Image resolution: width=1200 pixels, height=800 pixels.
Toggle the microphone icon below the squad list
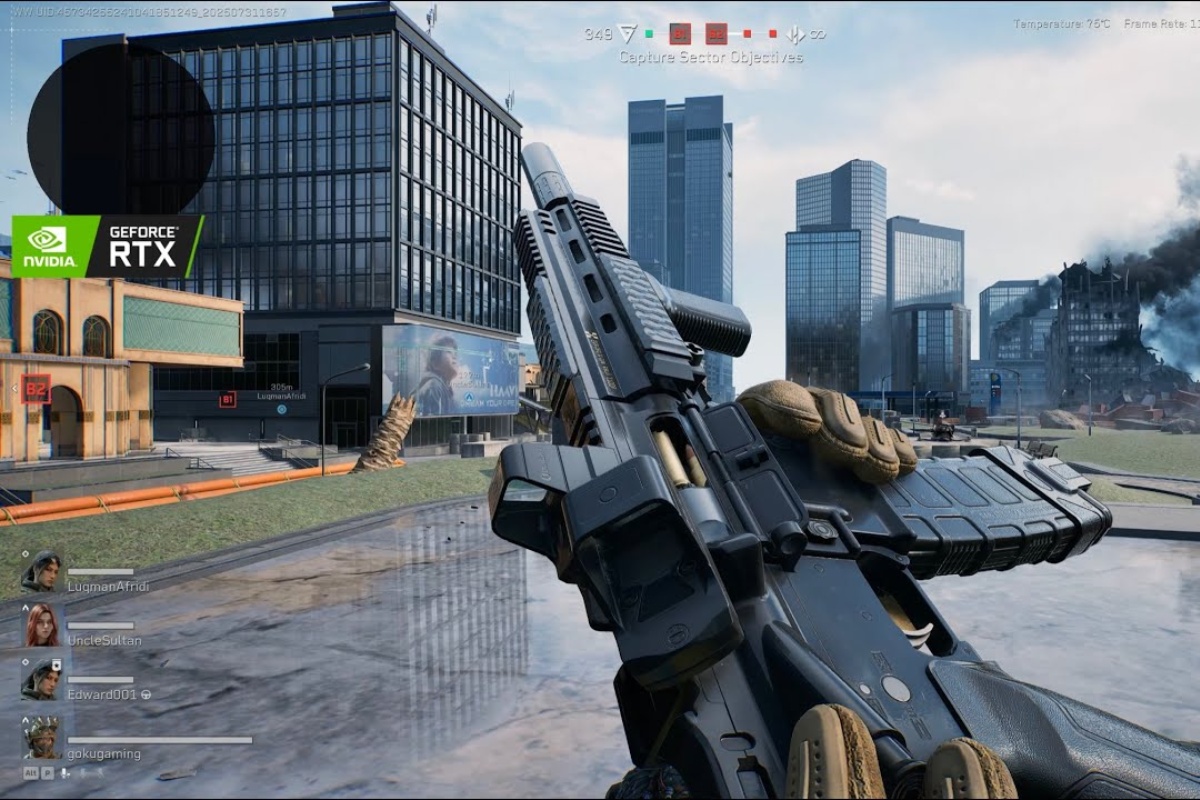(x=65, y=773)
